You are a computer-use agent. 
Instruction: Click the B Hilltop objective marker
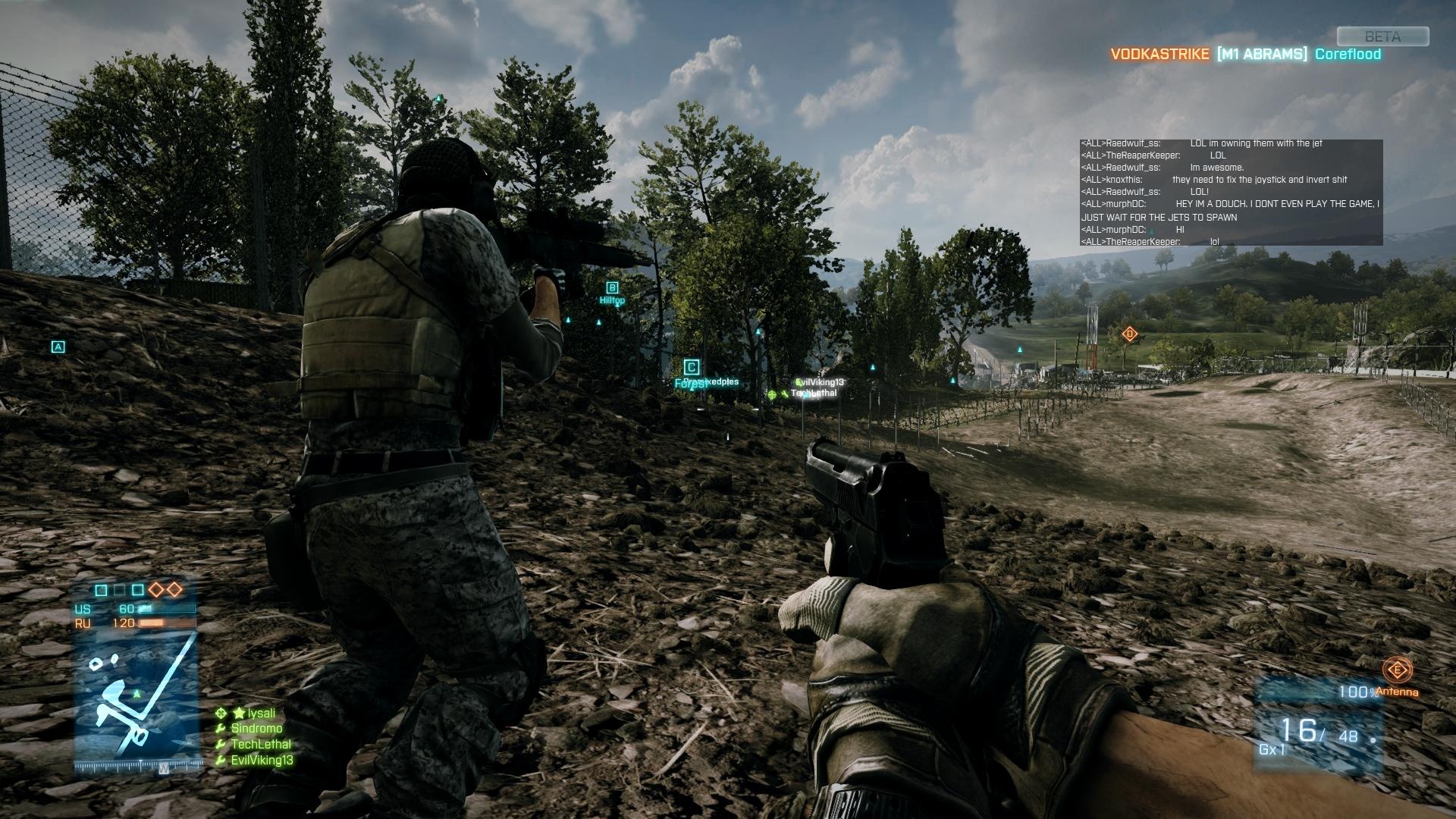coord(612,288)
